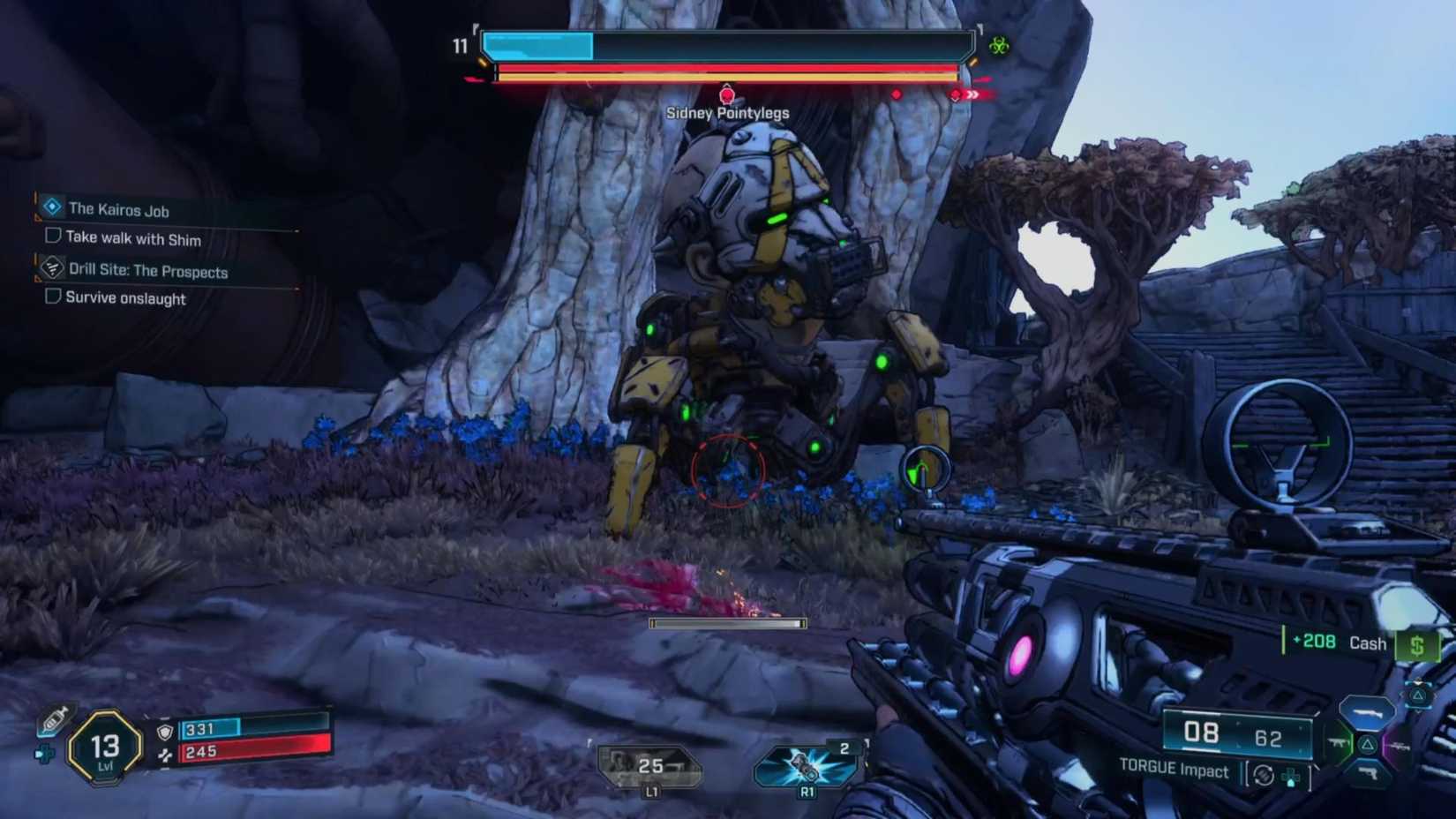Expand the triangle arrows above the grenade slot

(1419, 681)
